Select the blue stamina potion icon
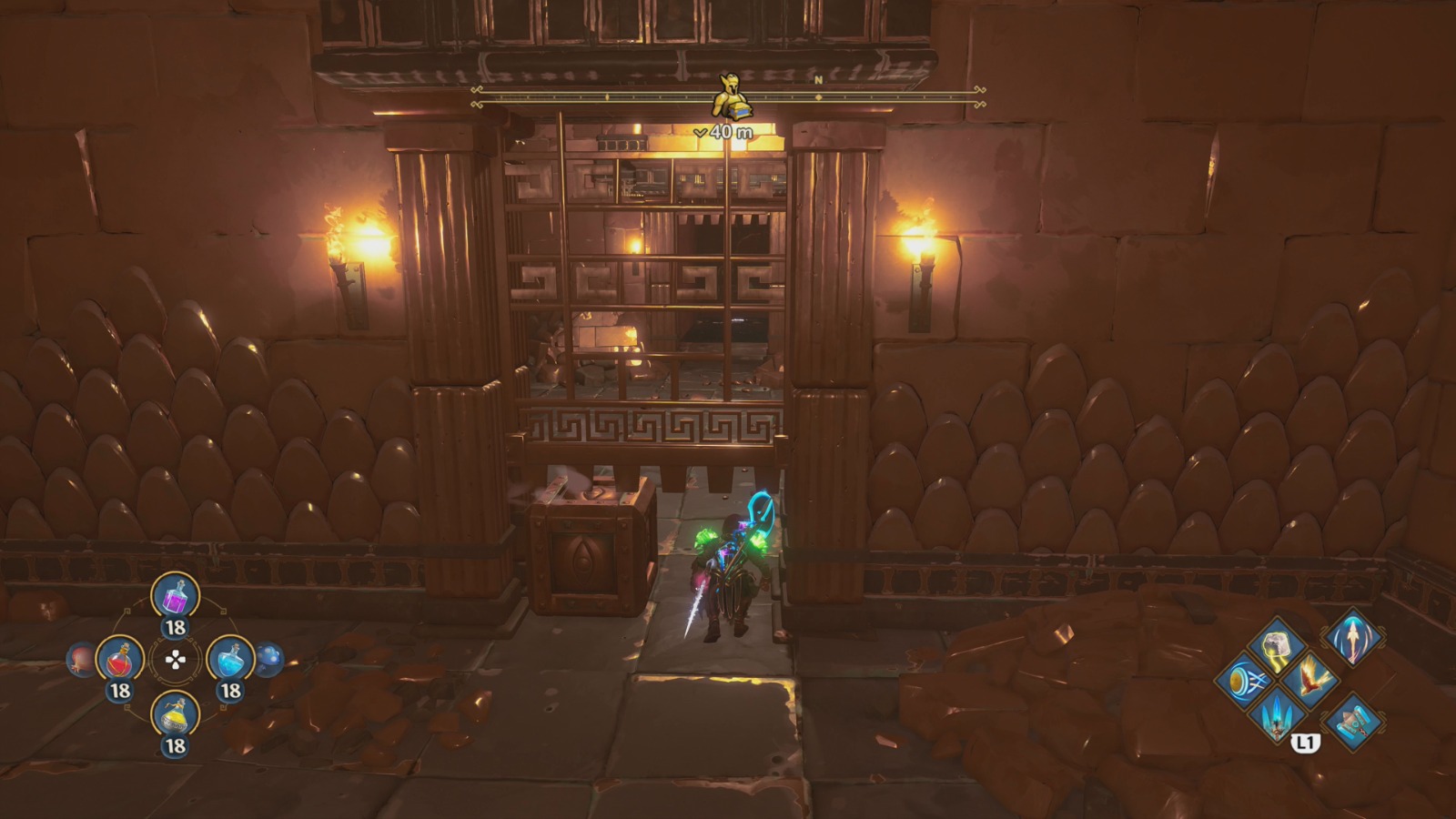Screen dimensions: 1456x819 click(229, 659)
